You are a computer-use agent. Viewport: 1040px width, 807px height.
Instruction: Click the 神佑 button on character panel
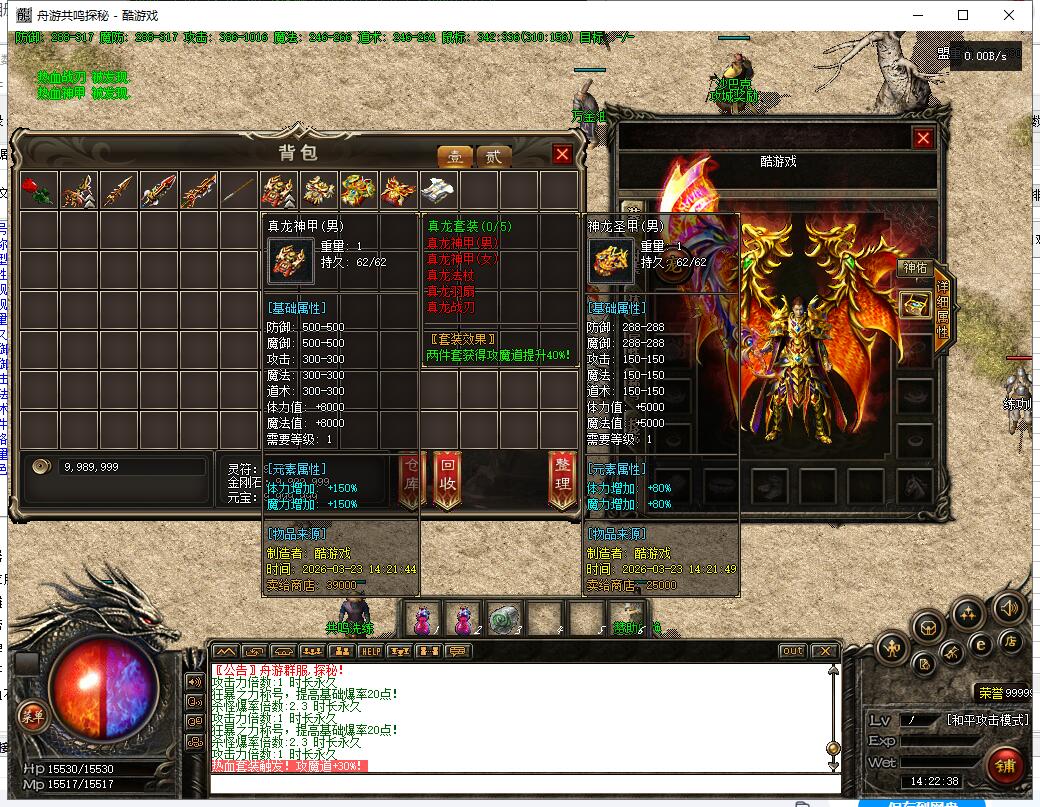tap(915, 267)
